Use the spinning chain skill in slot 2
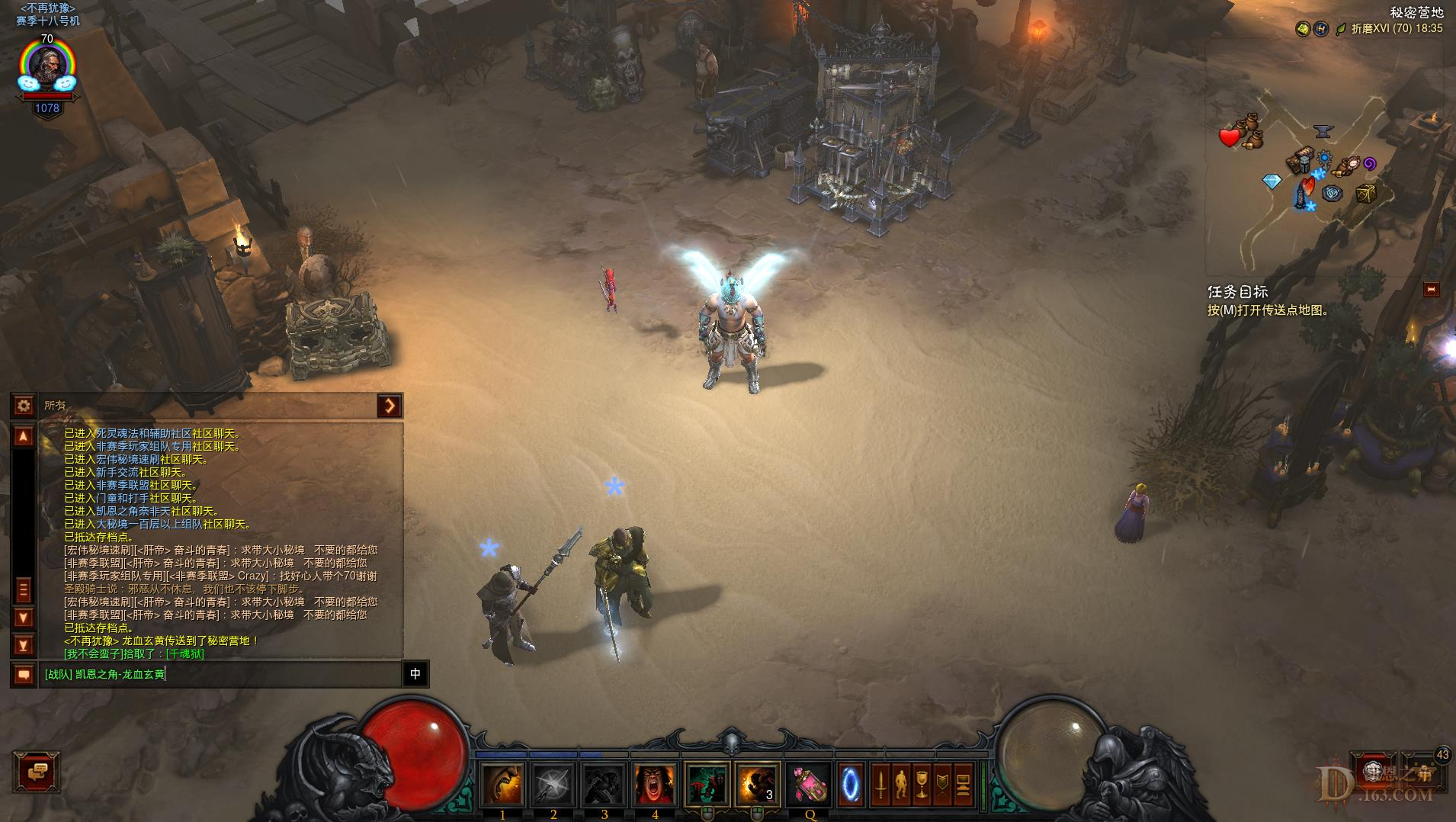 [553, 784]
